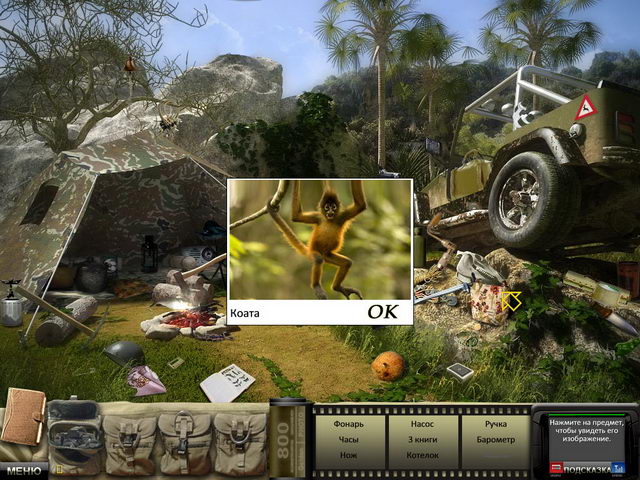Confirm the Коата popup with OK
This screenshot has height=480, width=640.
pyautogui.click(x=382, y=312)
